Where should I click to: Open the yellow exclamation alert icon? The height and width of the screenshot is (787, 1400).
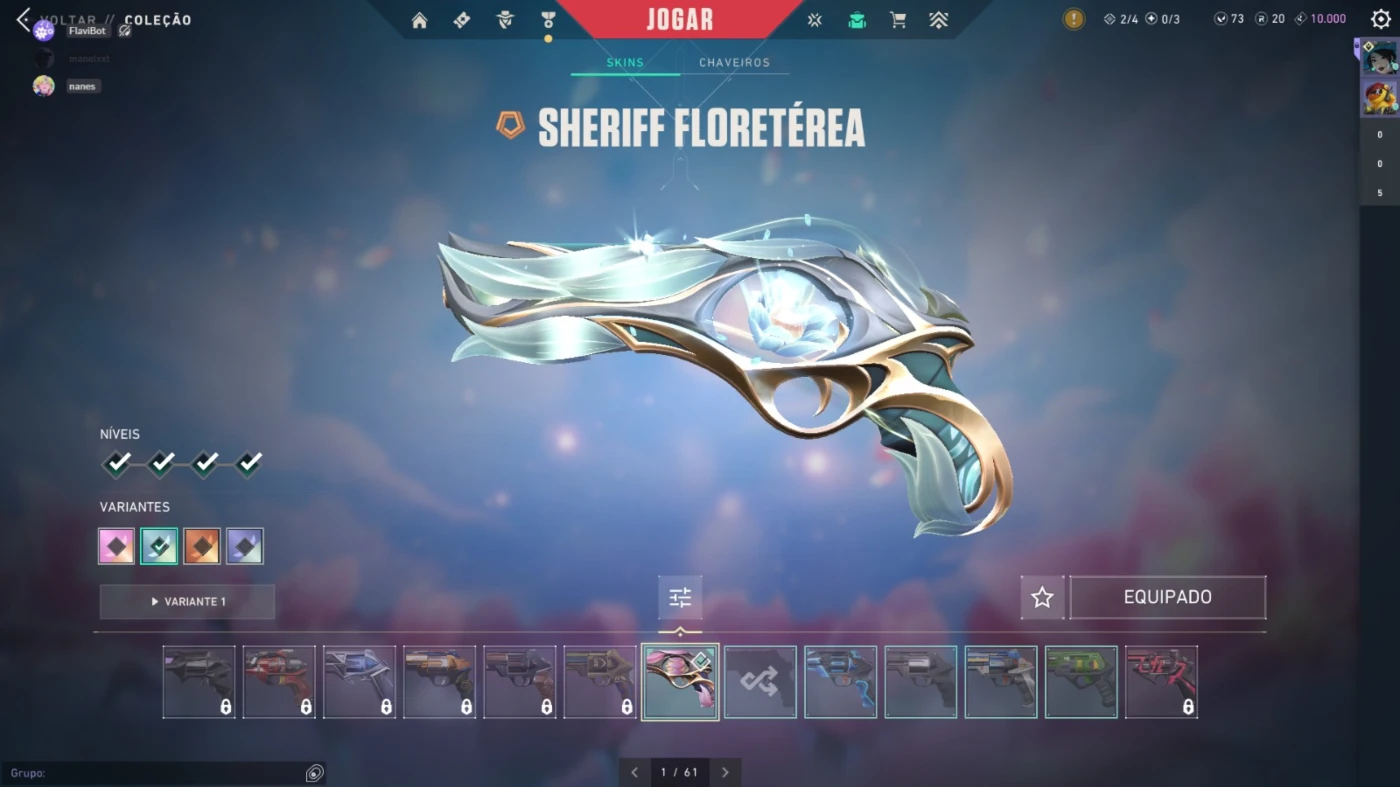point(1073,19)
